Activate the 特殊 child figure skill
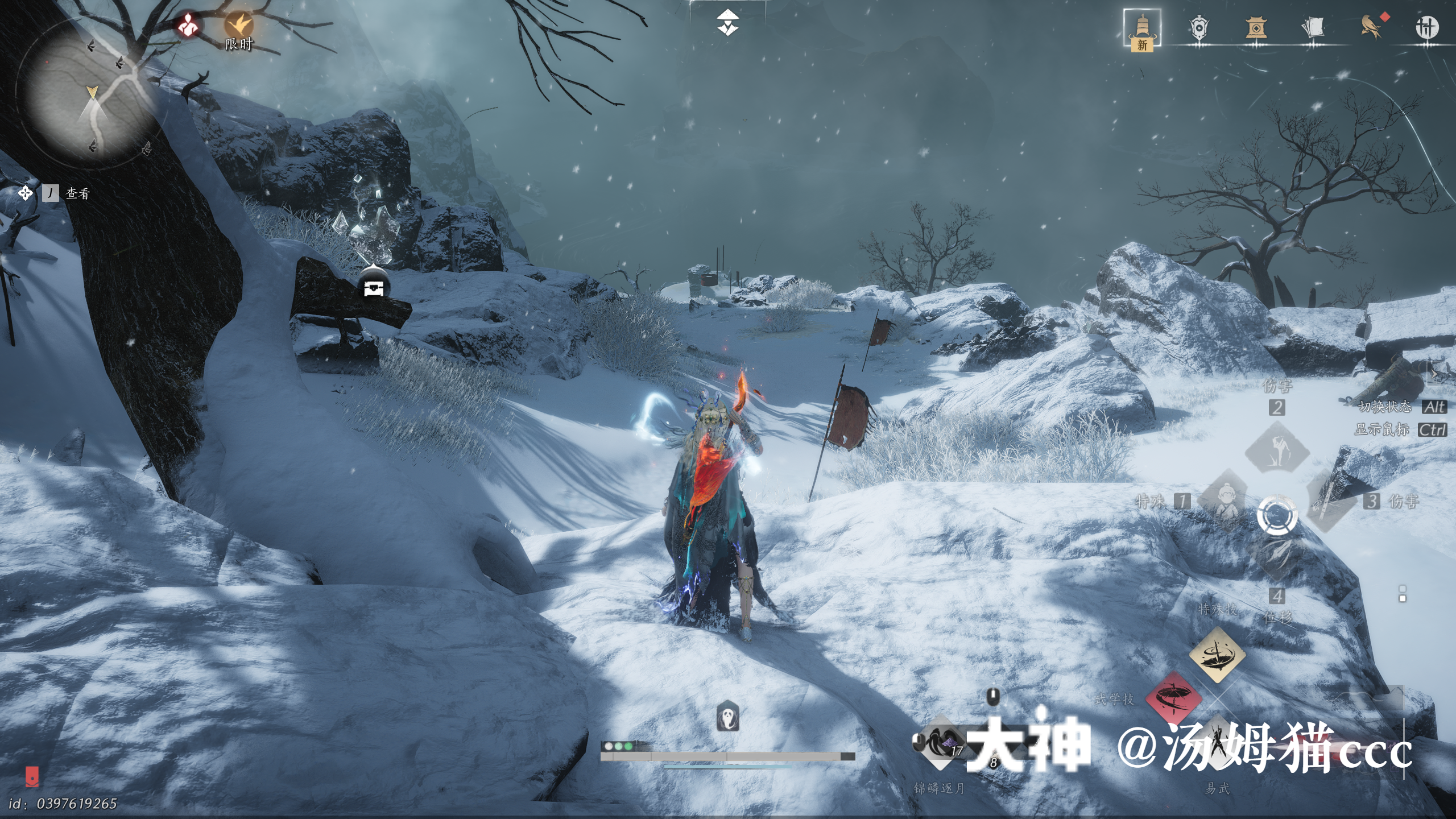This screenshot has height=819, width=1456. pyautogui.click(x=1227, y=500)
